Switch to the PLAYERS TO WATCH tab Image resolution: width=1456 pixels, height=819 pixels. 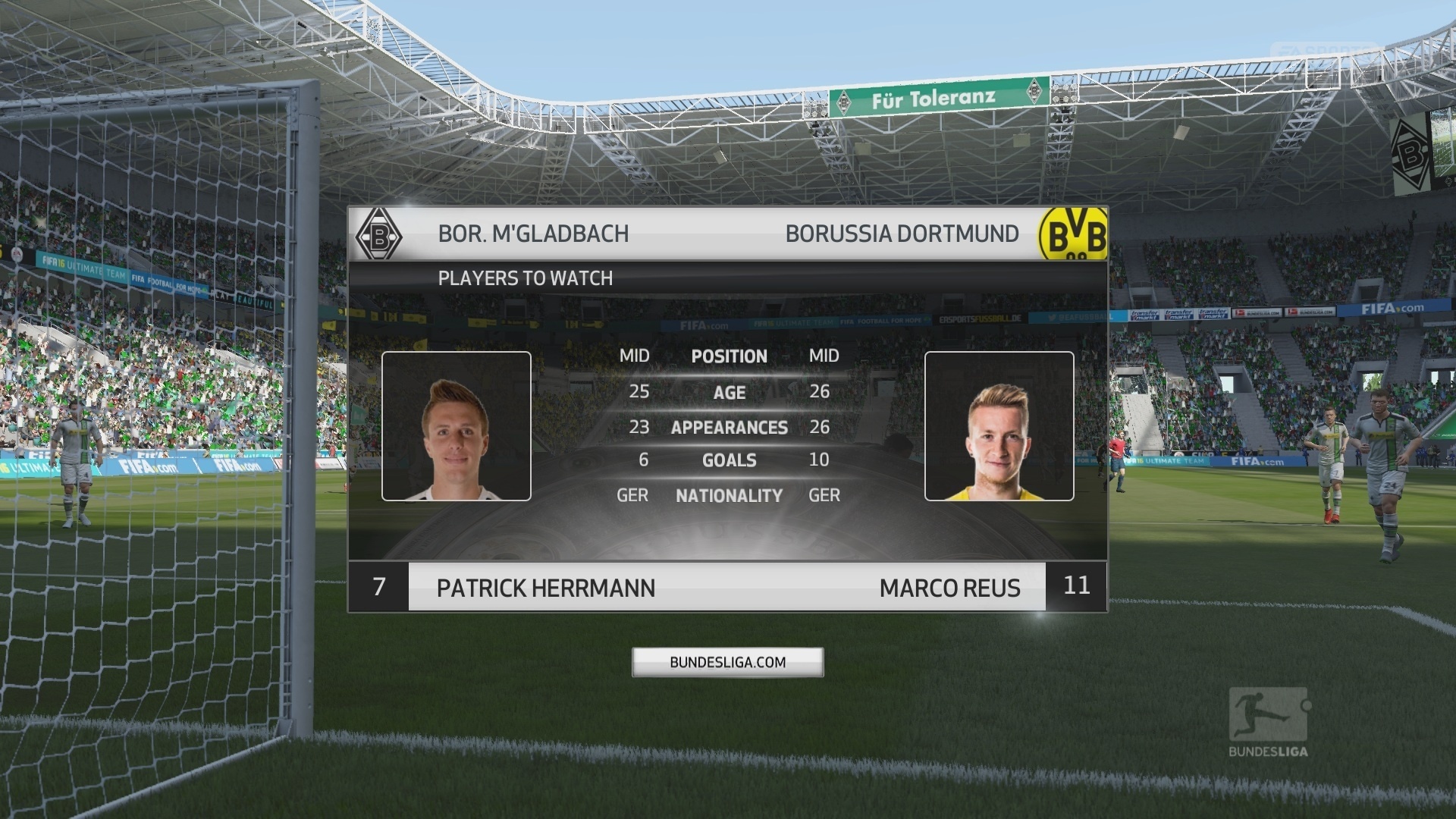coord(525,278)
